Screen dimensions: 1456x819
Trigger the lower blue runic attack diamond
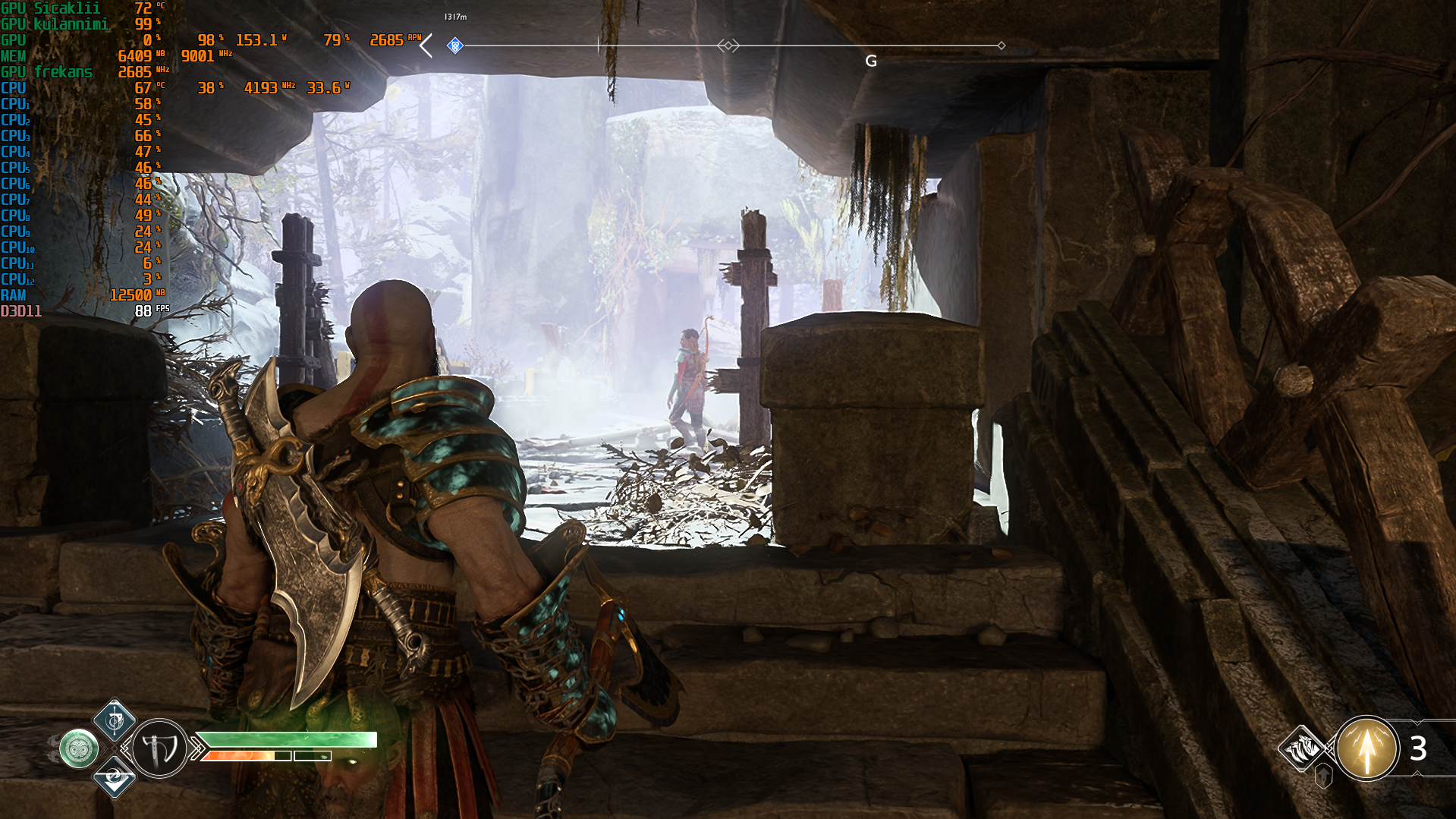click(115, 776)
